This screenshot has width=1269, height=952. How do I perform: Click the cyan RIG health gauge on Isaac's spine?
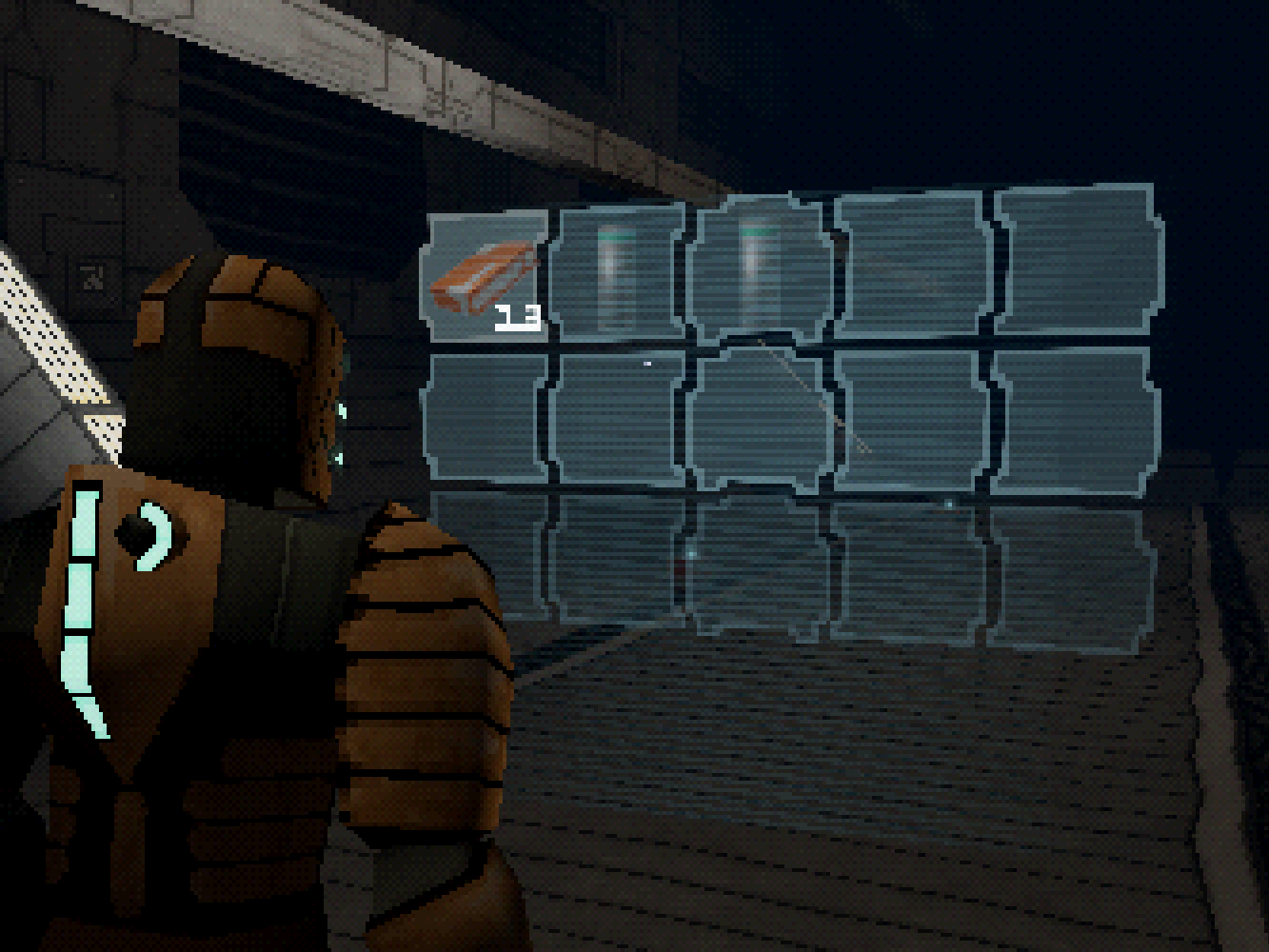click(x=84, y=600)
